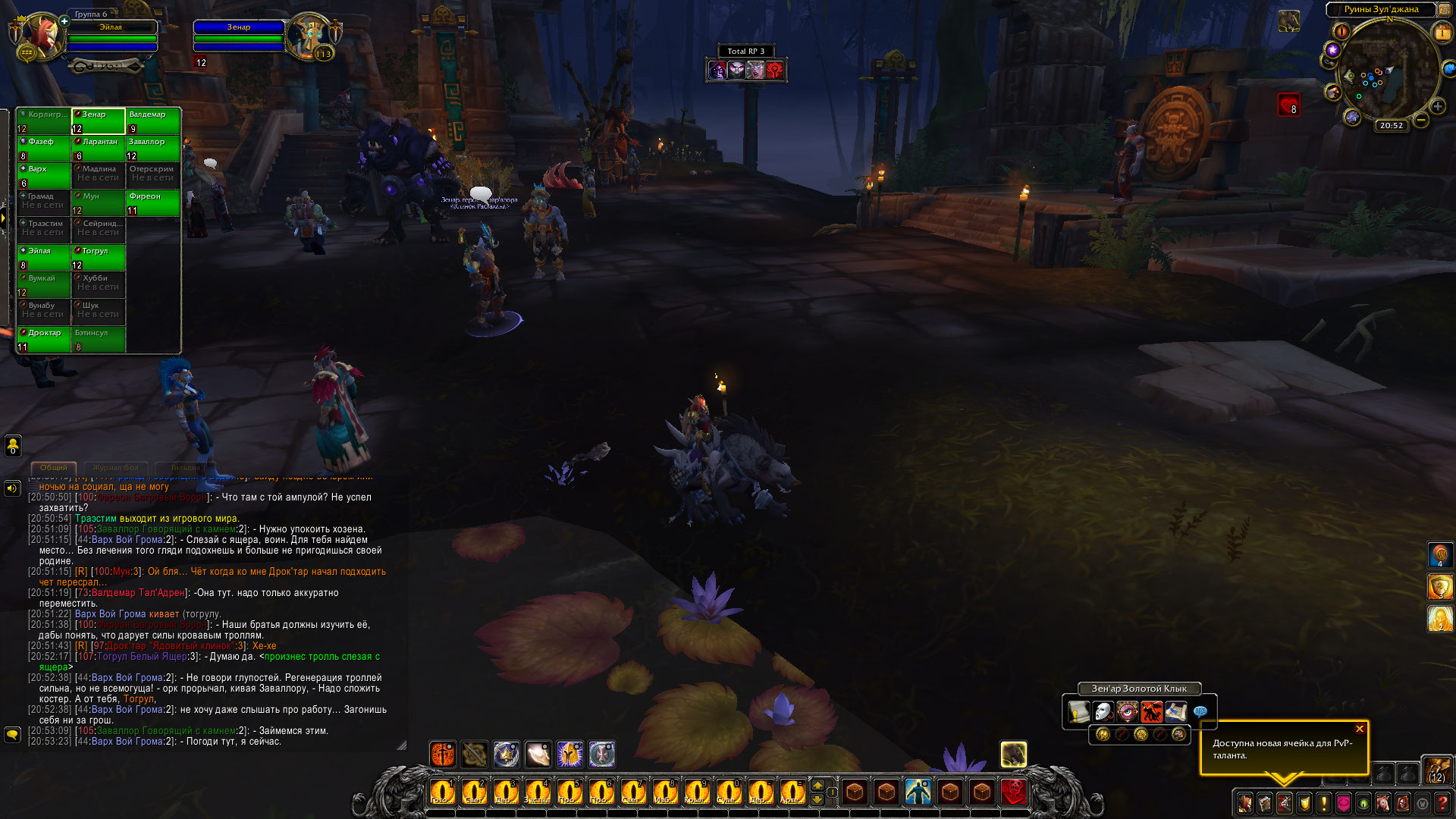Open the calendar from the minimap
1456x819 pixels.
tap(1441, 33)
